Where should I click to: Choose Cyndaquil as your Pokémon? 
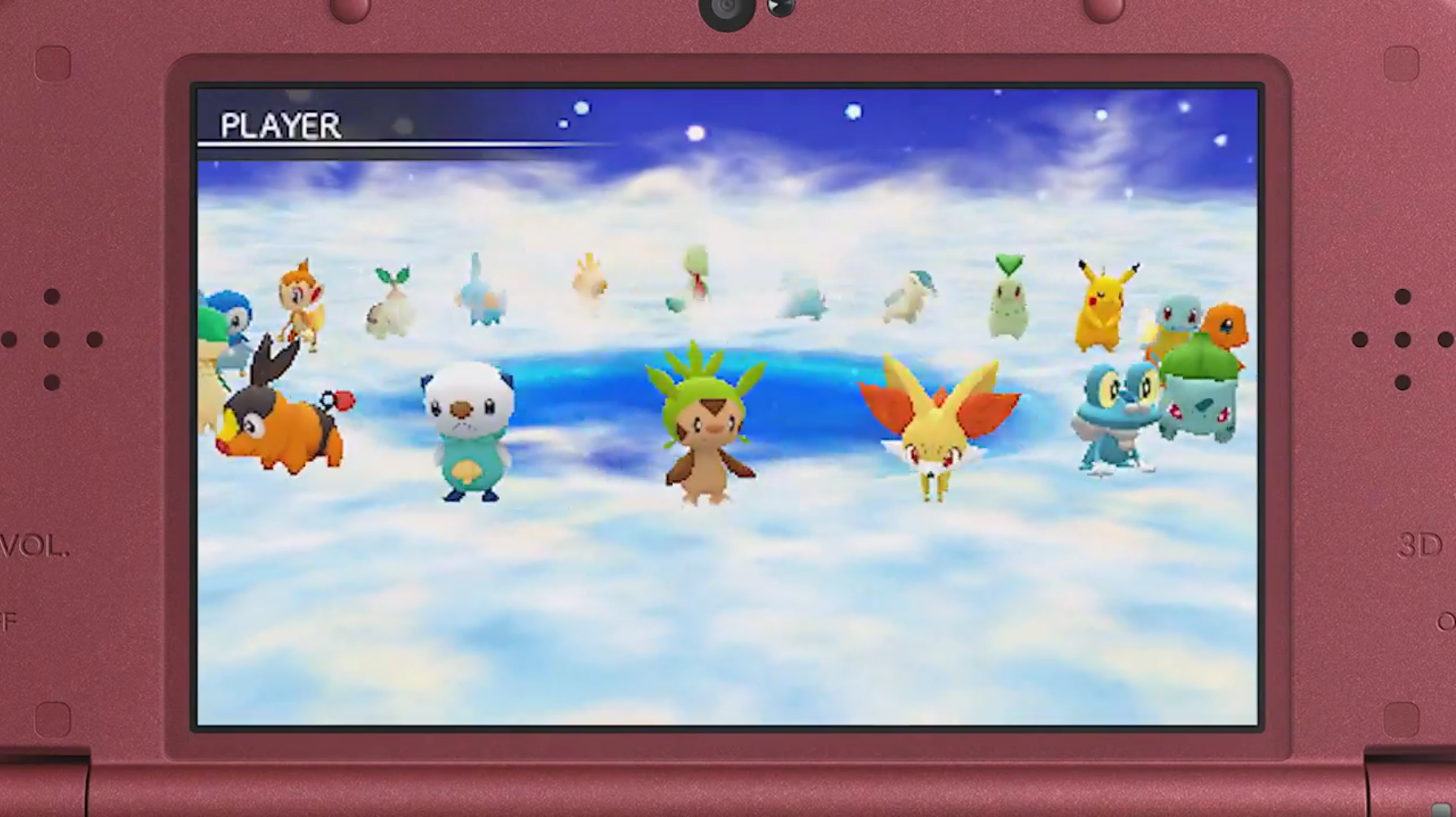click(x=910, y=297)
